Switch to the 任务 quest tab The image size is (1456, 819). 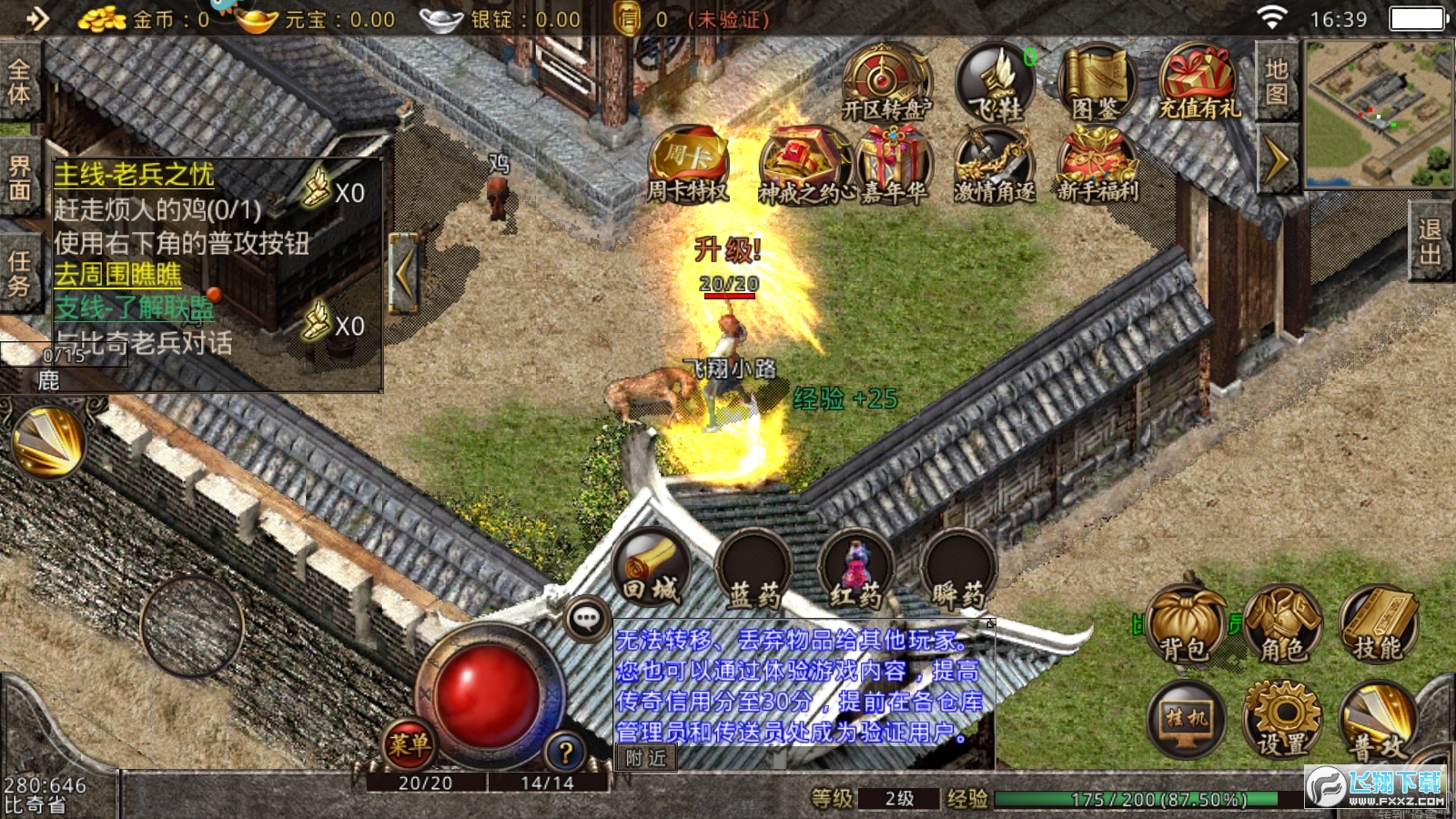click(19, 273)
